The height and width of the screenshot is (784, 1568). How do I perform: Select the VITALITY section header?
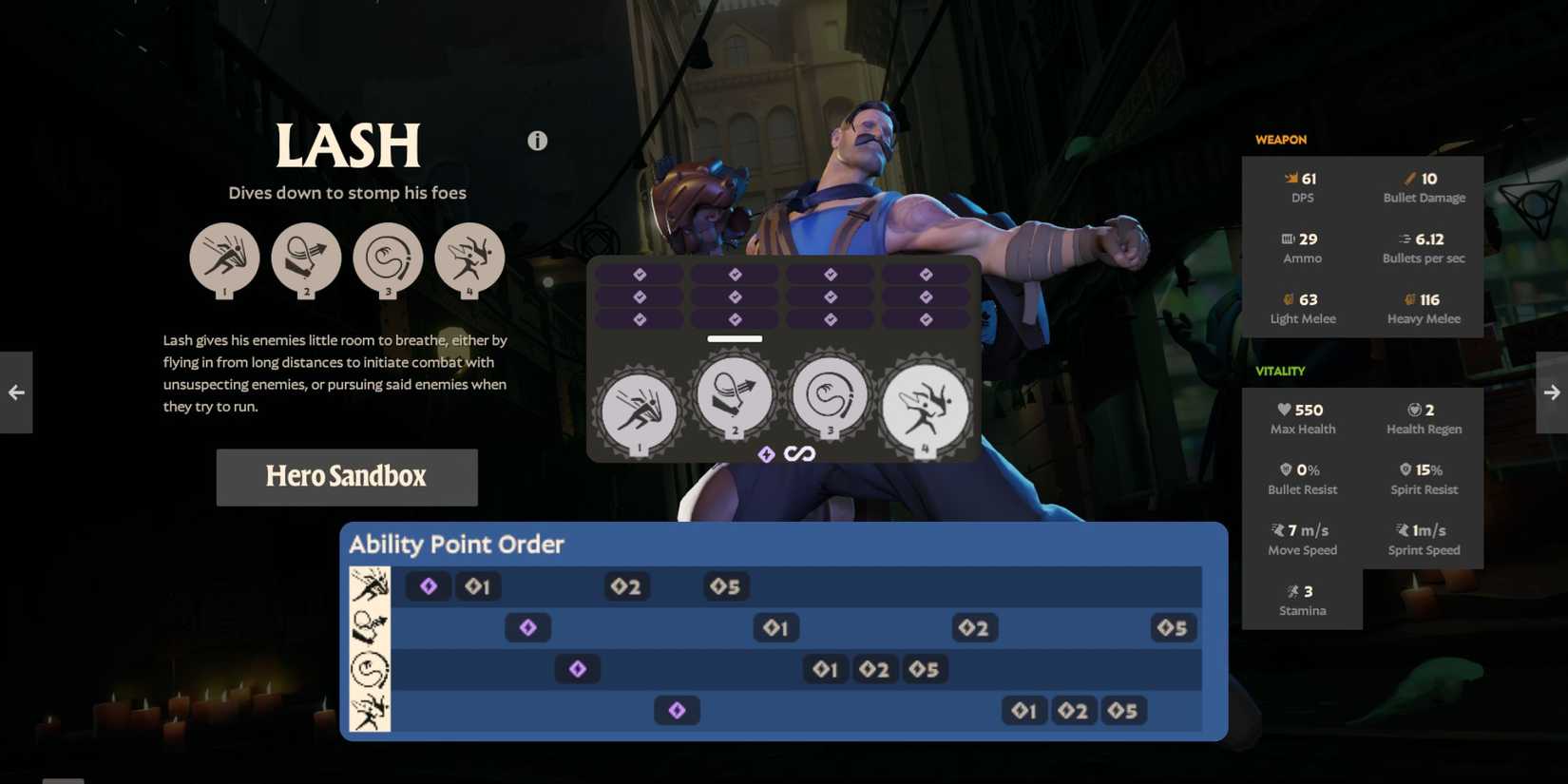pyautogui.click(x=1280, y=371)
